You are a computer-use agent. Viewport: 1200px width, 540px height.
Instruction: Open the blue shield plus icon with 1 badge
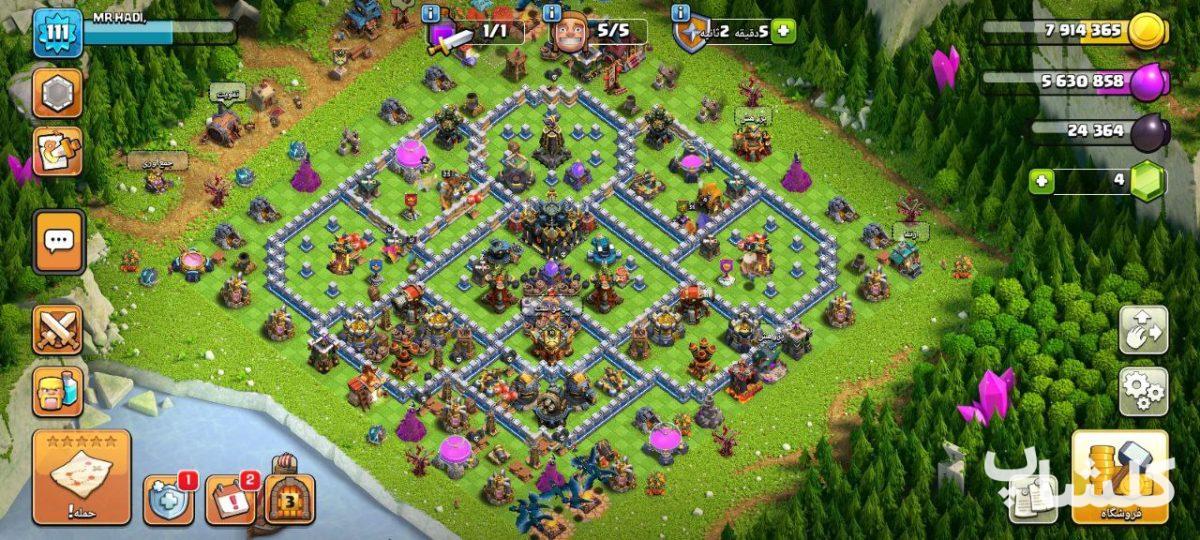click(167, 499)
